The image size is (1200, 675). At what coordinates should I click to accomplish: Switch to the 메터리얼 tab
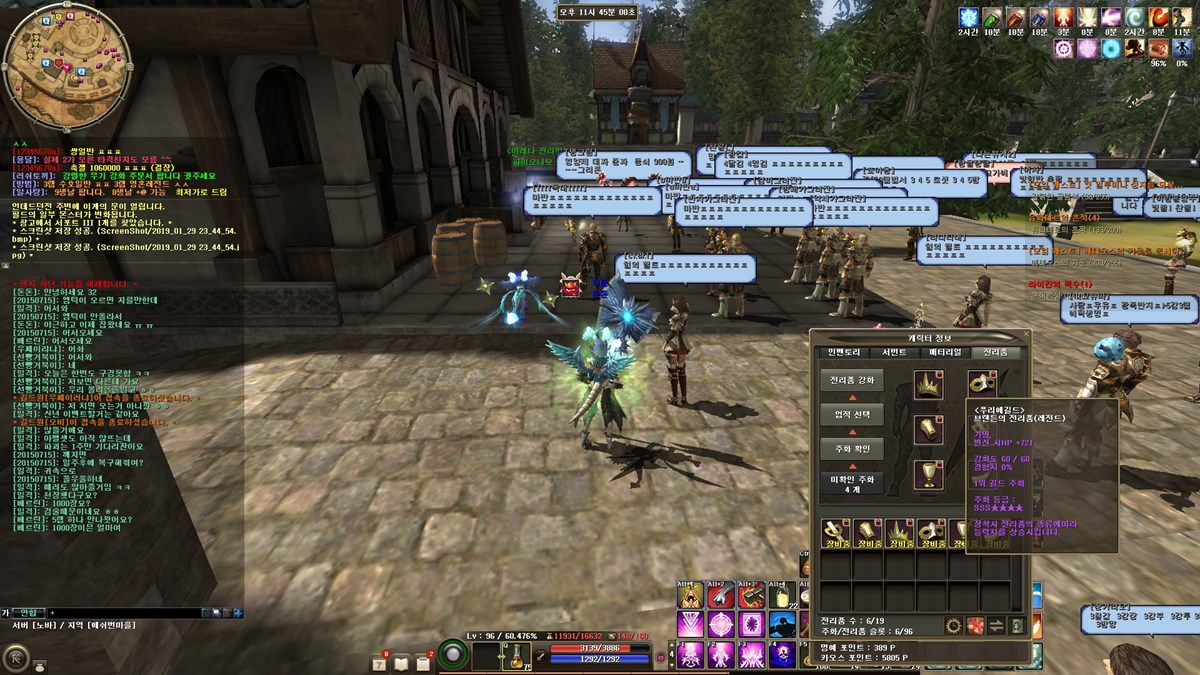[946, 352]
